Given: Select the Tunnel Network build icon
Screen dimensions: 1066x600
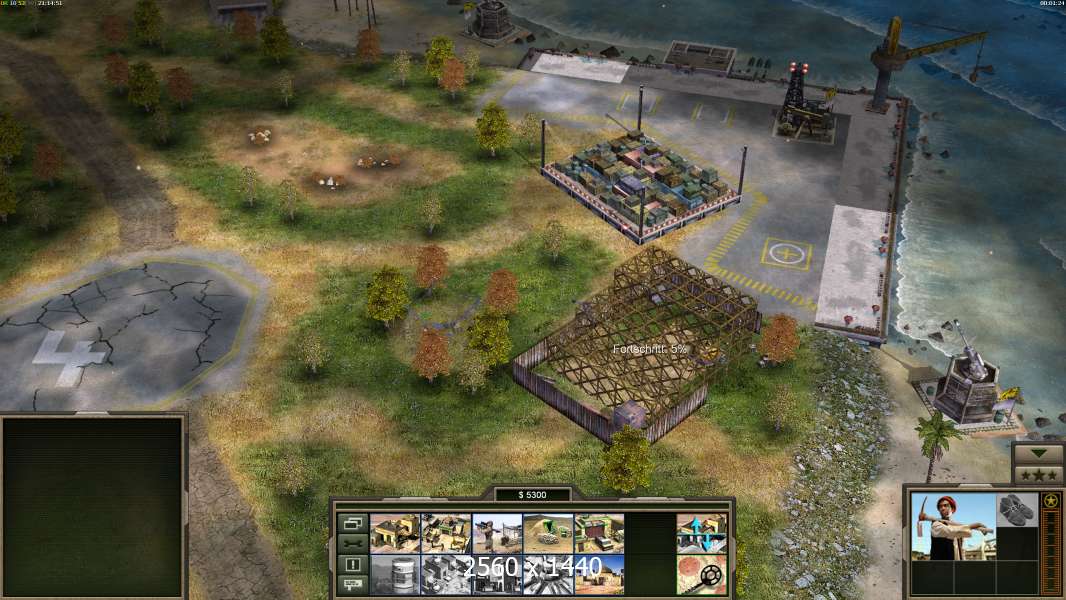Looking at the screenshot, I should click(548, 534).
